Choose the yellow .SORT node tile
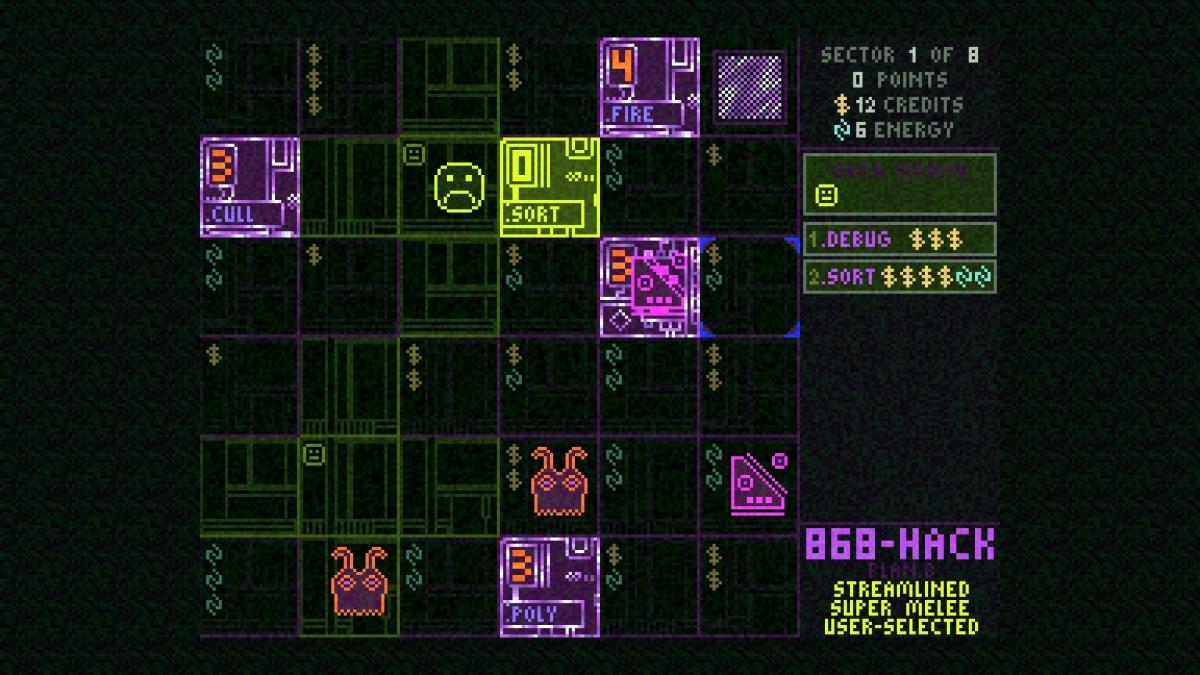The height and width of the screenshot is (675, 1200). 550,187
